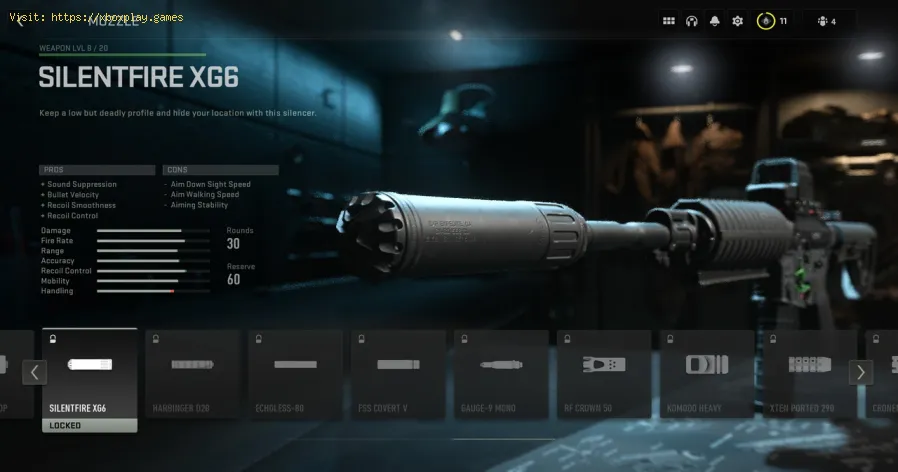Image resolution: width=898 pixels, height=472 pixels.
Task: Open the grid menu icon
Action: click(x=669, y=21)
